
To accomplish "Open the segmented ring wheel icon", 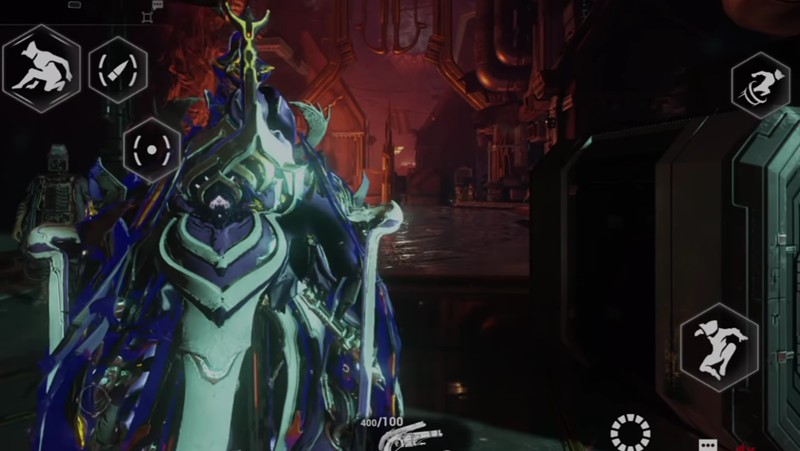I will coord(630,431).
